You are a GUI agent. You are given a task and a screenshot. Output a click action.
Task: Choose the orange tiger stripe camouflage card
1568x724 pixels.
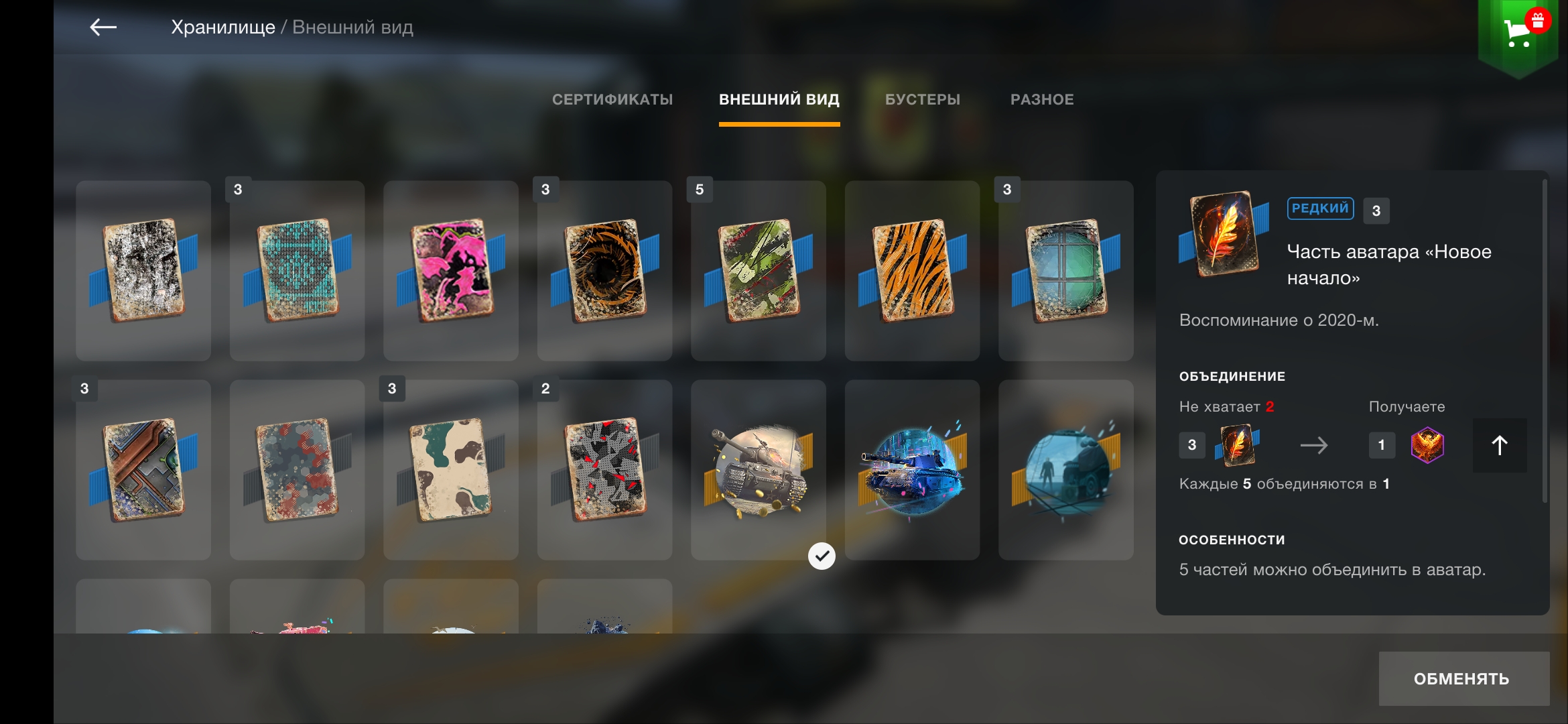912,271
